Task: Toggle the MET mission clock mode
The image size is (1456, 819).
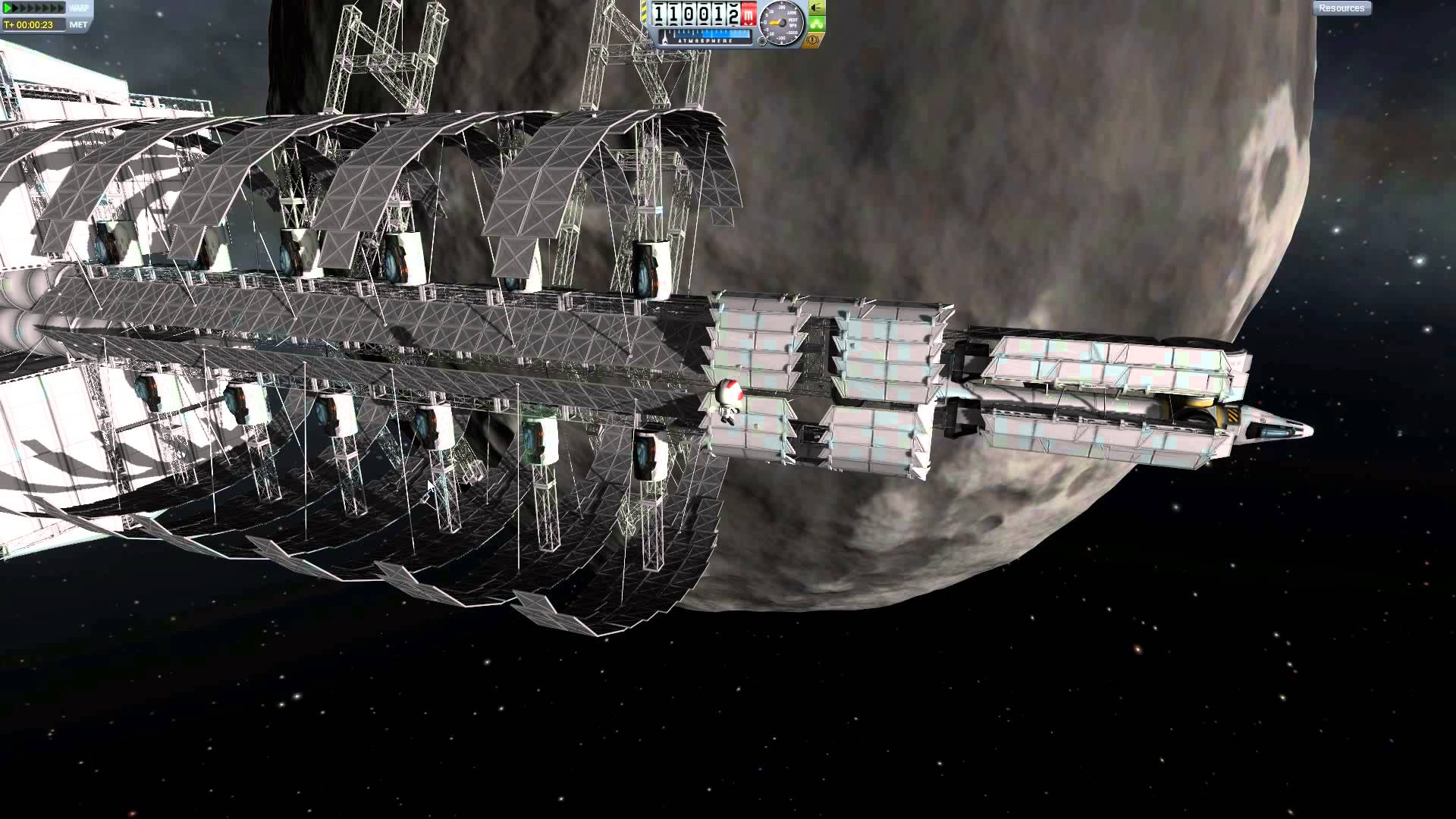Action: pos(78,25)
